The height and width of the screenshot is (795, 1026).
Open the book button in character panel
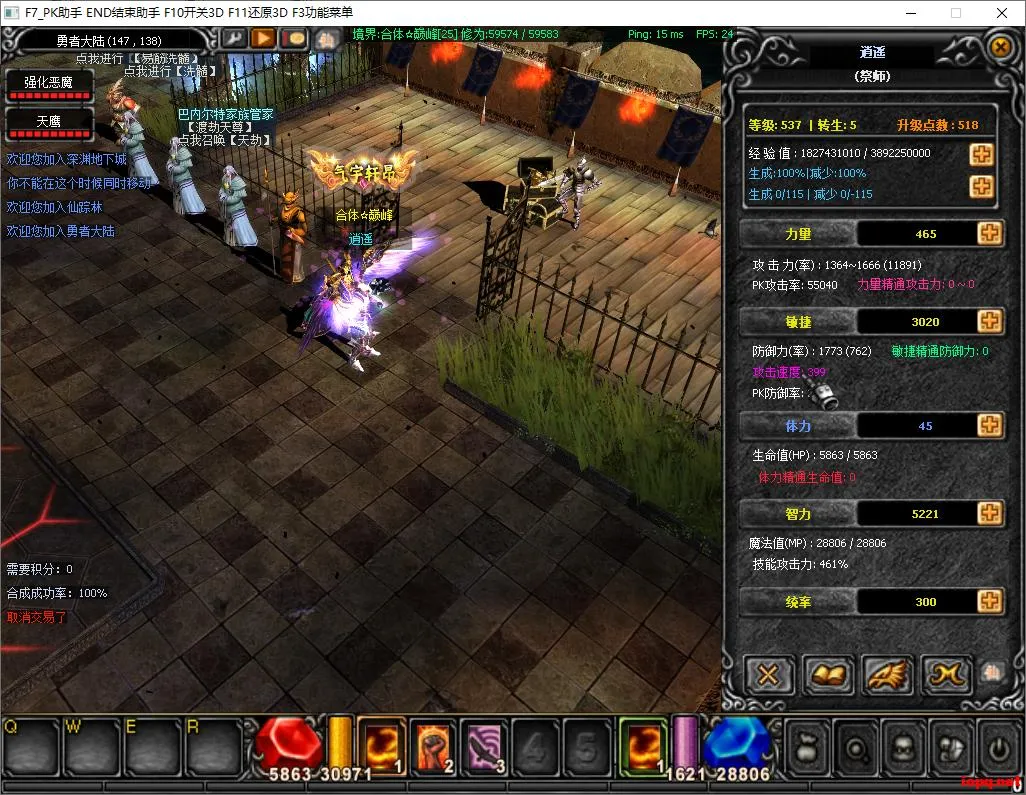pos(827,675)
